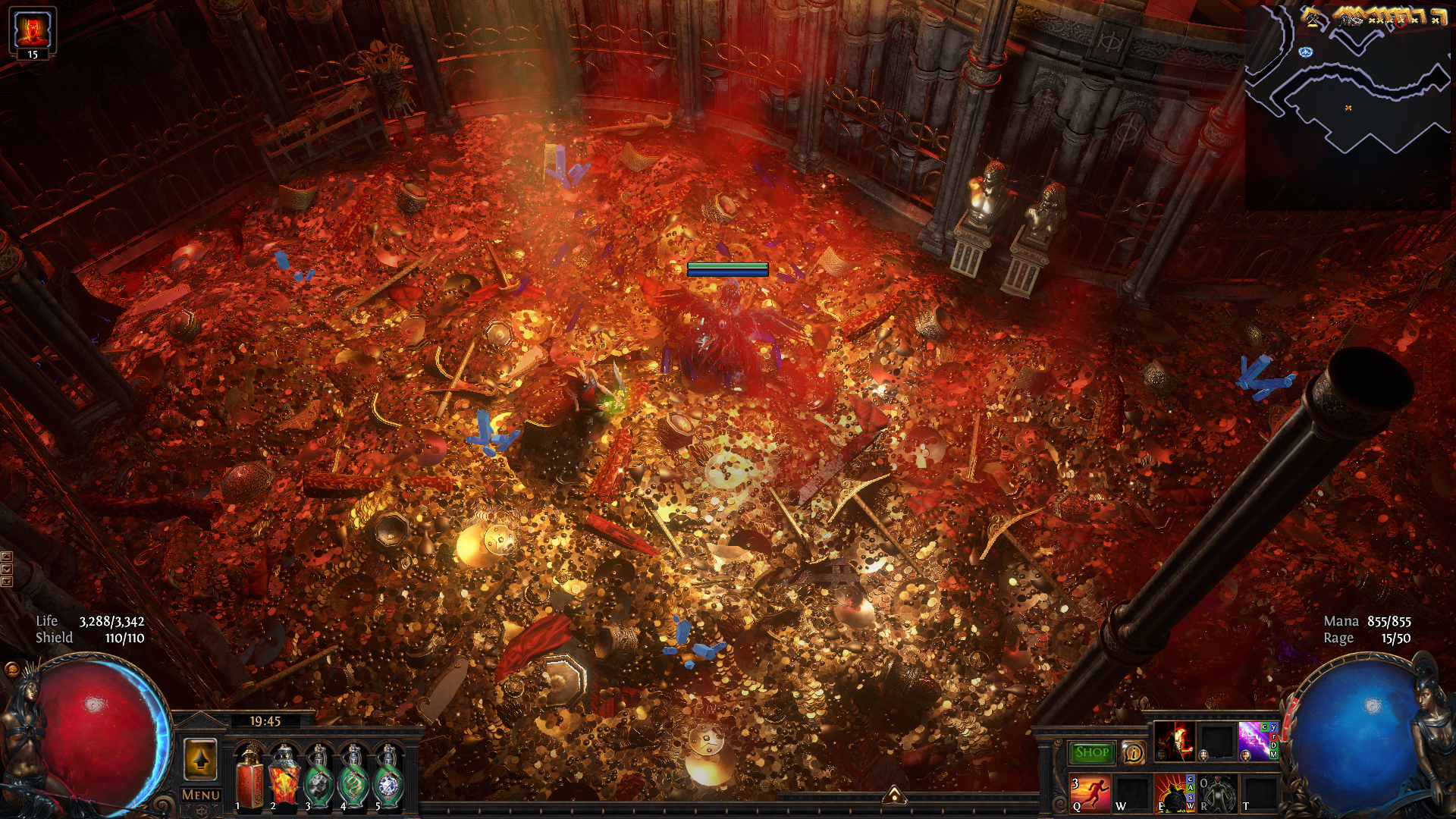Select the running figure dash skill
The image size is (1456, 819).
(x=1090, y=793)
